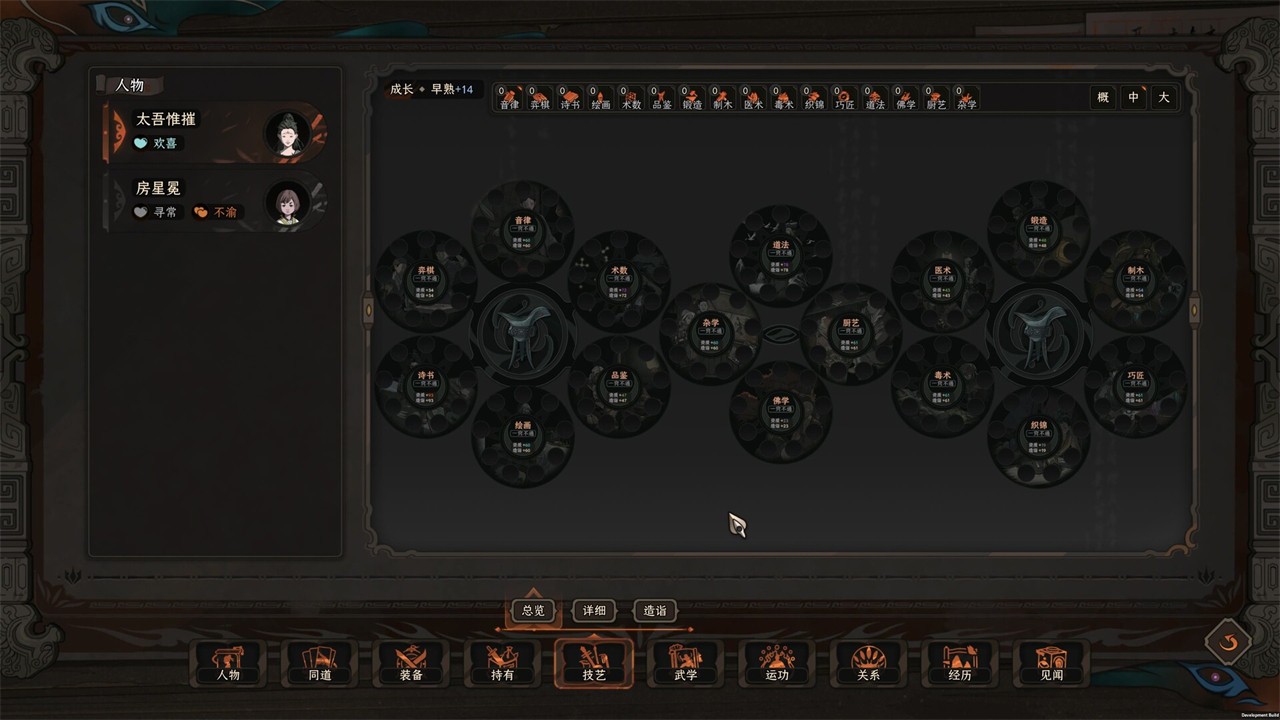1280x720 pixels.
Task: Open the 详细 details tab
Action: pos(594,610)
